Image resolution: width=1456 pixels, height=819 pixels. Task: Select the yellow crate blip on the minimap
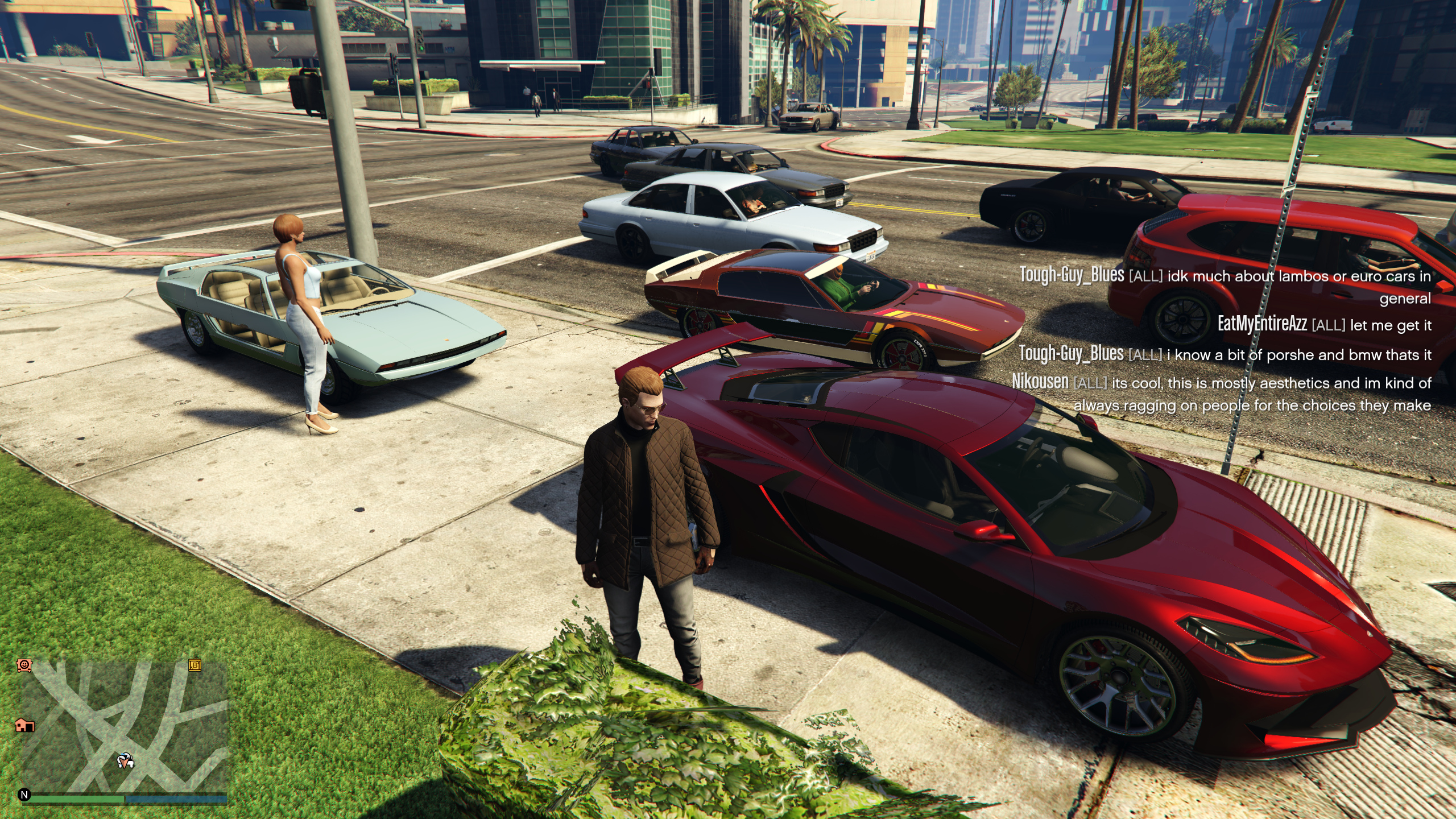tap(195, 665)
